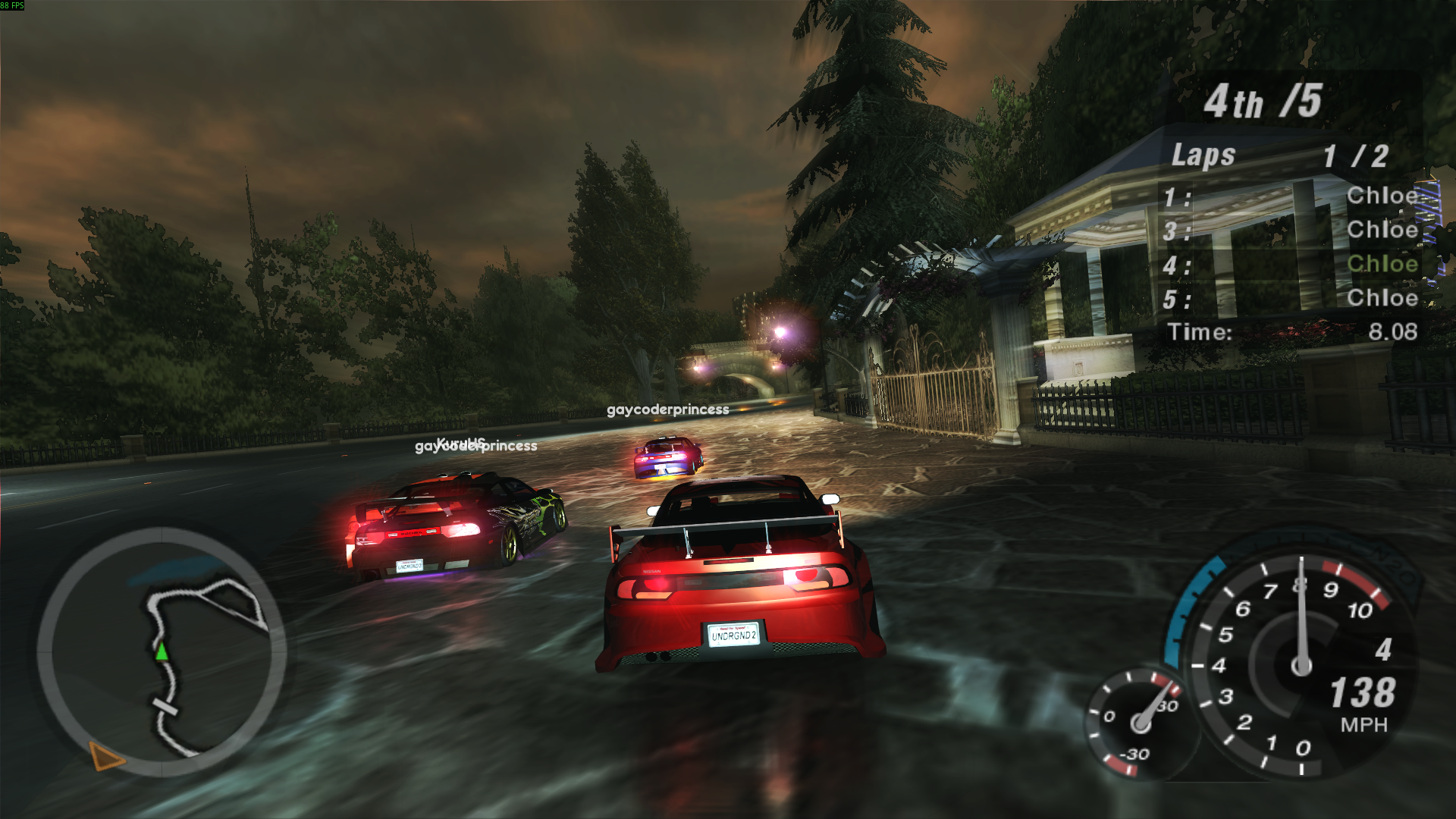The height and width of the screenshot is (819, 1456).
Task: Click the circular track minimap
Action: click(162, 652)
